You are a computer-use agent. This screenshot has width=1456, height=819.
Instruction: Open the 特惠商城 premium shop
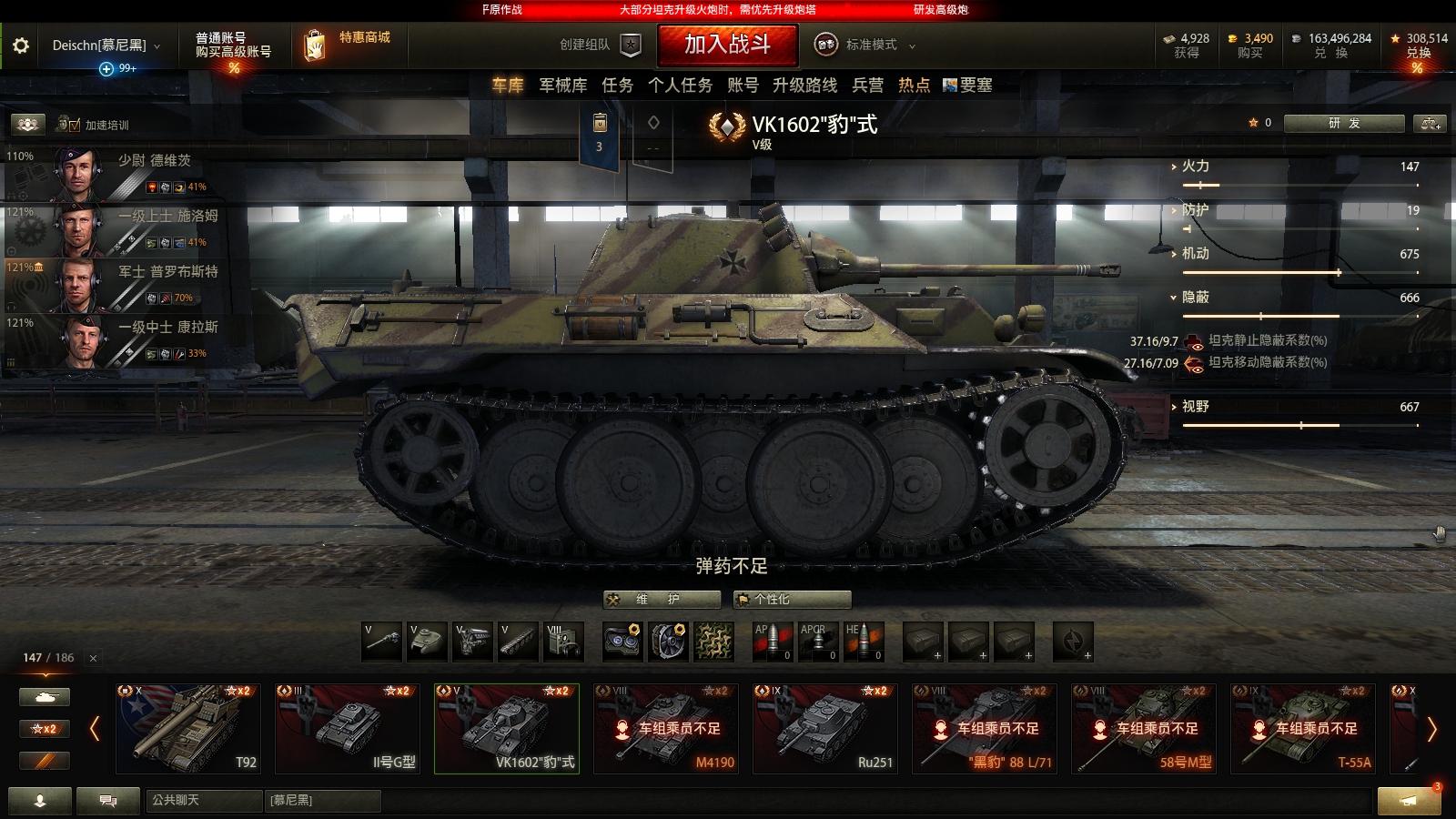pyautogui.click(x=349, y=45)
